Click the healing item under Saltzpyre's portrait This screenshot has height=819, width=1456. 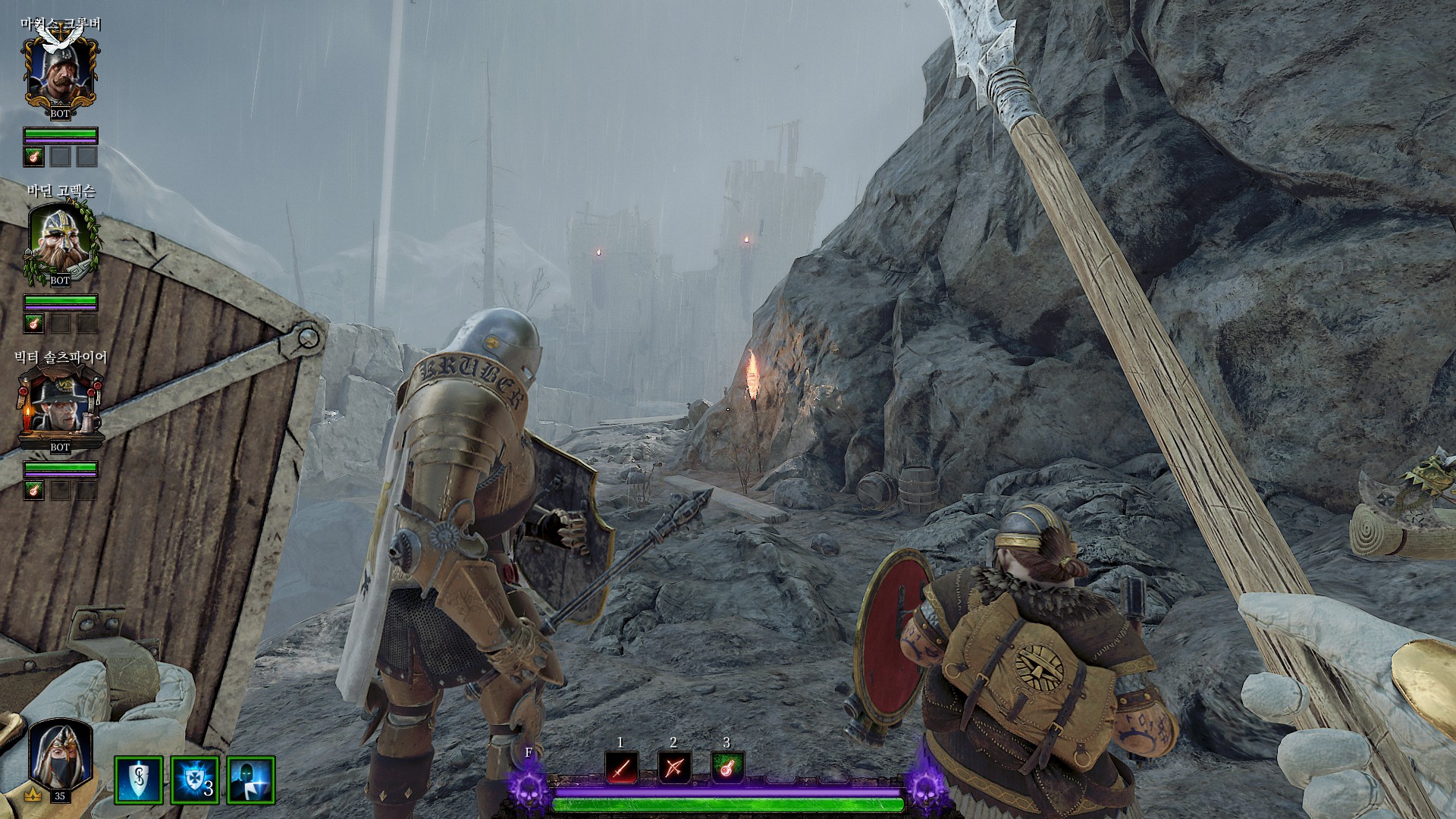click(33, 491)
